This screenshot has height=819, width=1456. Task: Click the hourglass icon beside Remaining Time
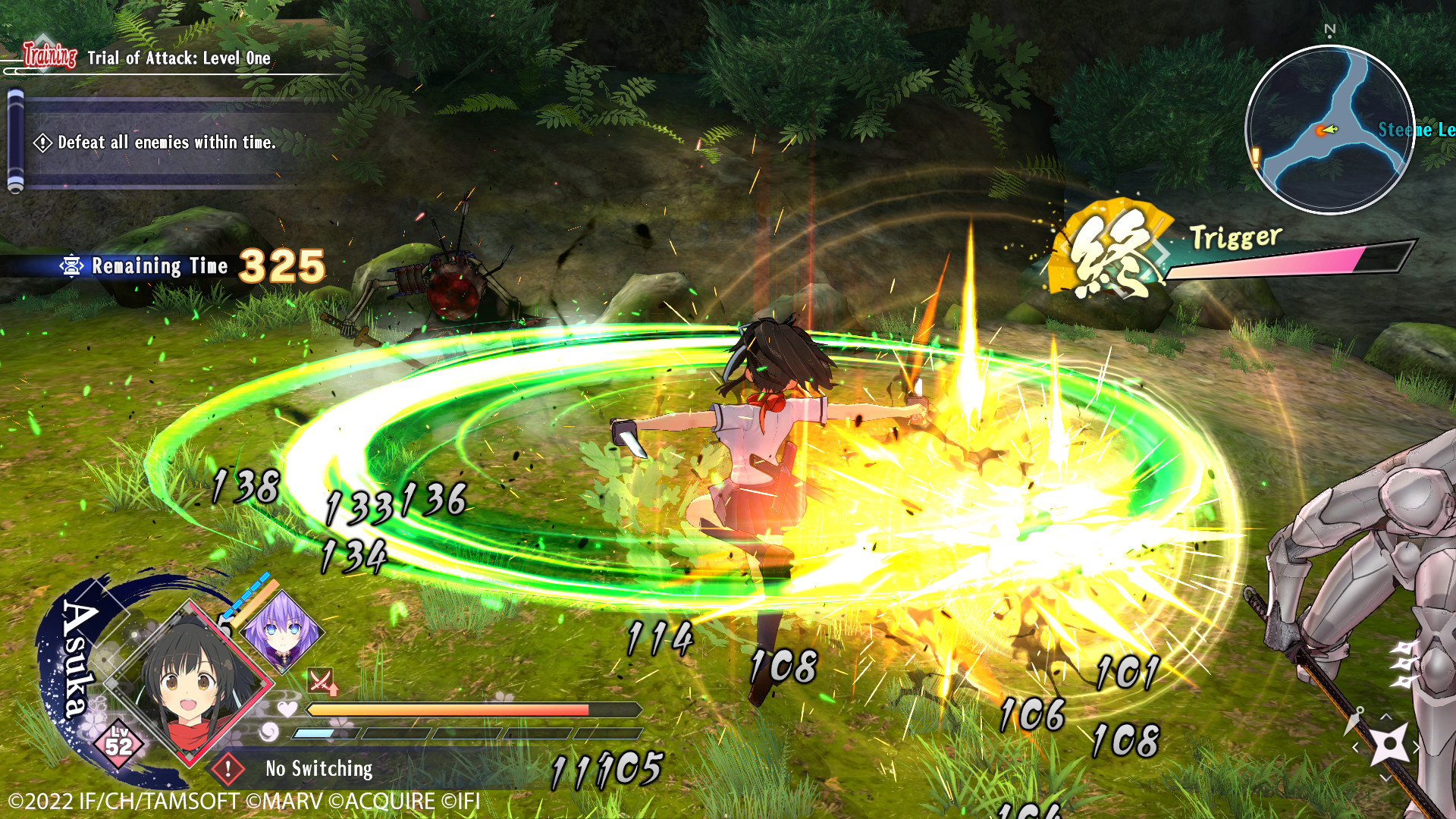pyautogui.click(x=73, y=265)
